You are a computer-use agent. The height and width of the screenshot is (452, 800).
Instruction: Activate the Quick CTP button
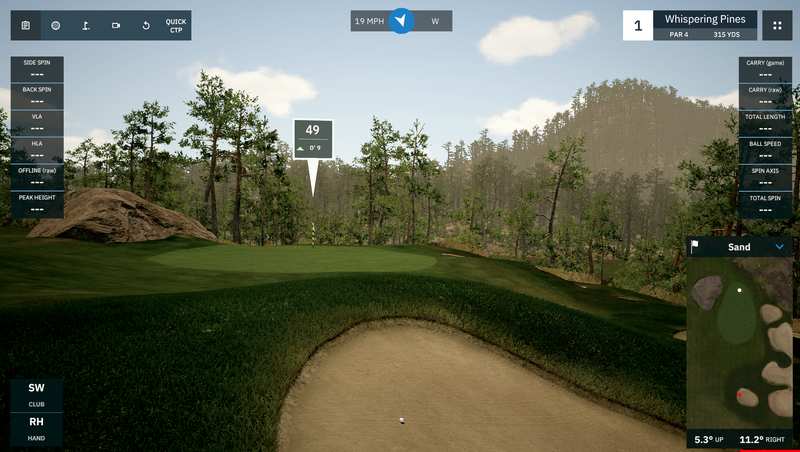[x=176, y=25]
